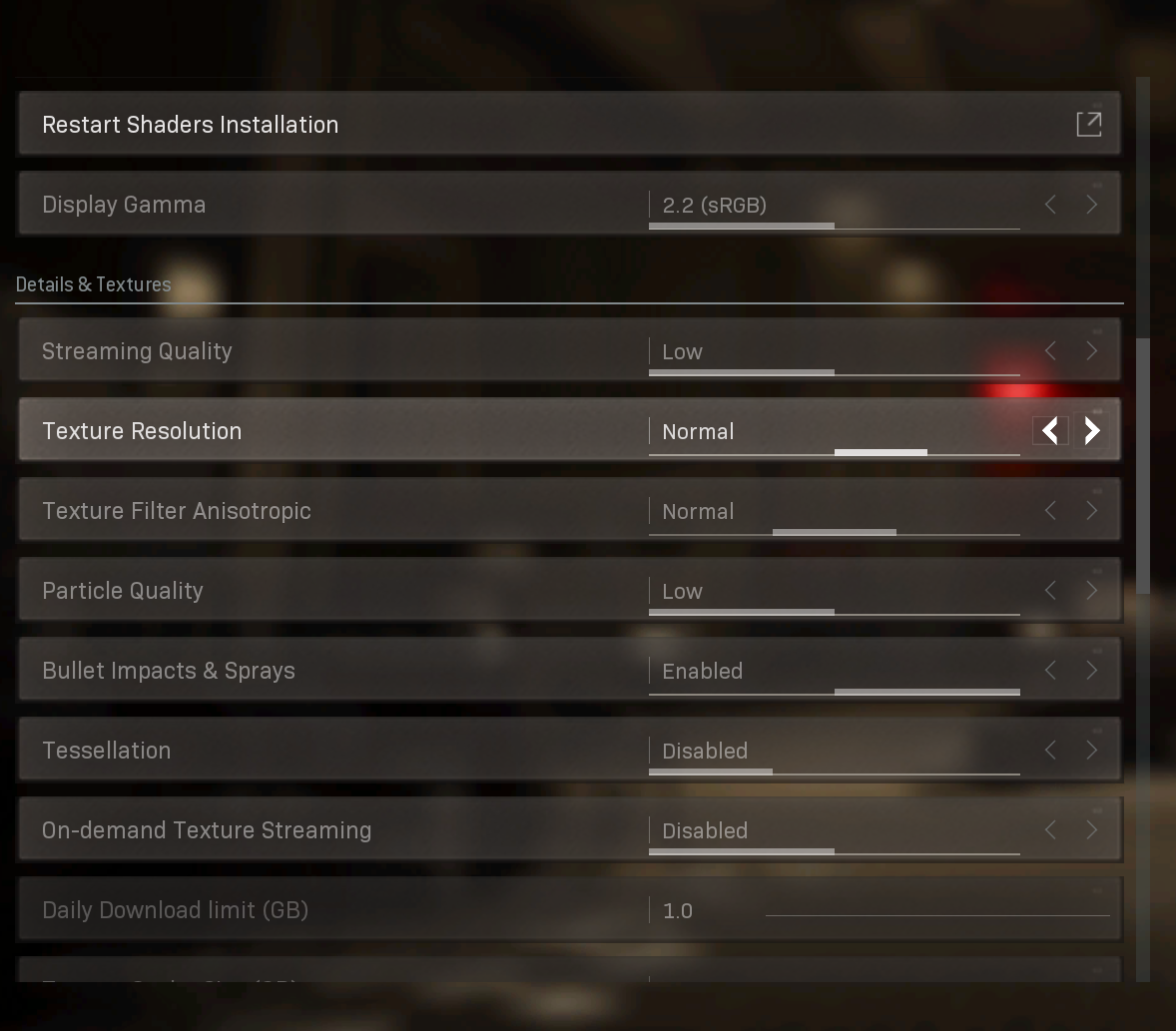This screenshot has height=1031, width=1176.
Task: Decrease Texture Filter Anisotropic setting
Action: point(1050,511)
